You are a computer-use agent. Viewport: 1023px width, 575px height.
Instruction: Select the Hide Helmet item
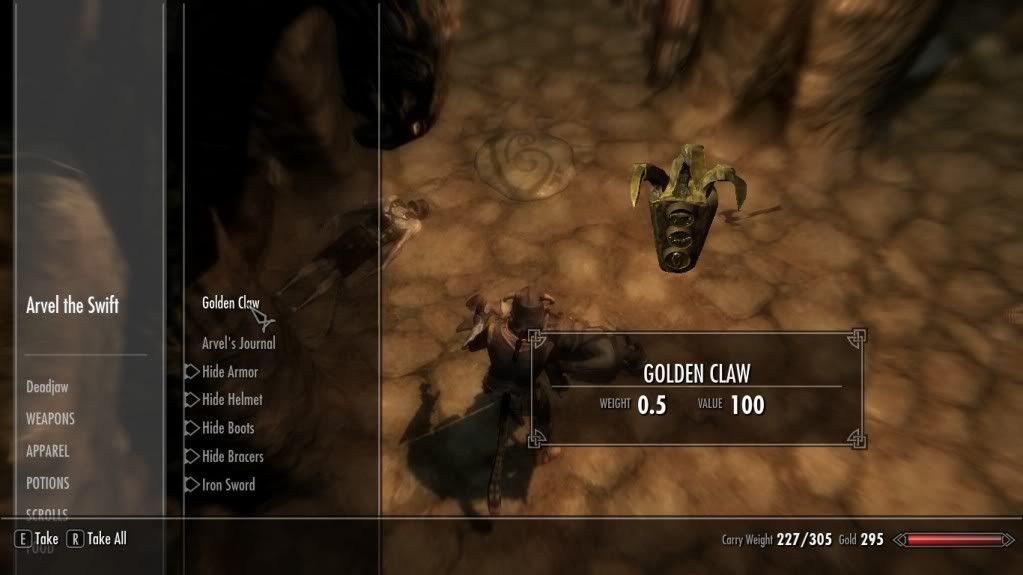232,400
